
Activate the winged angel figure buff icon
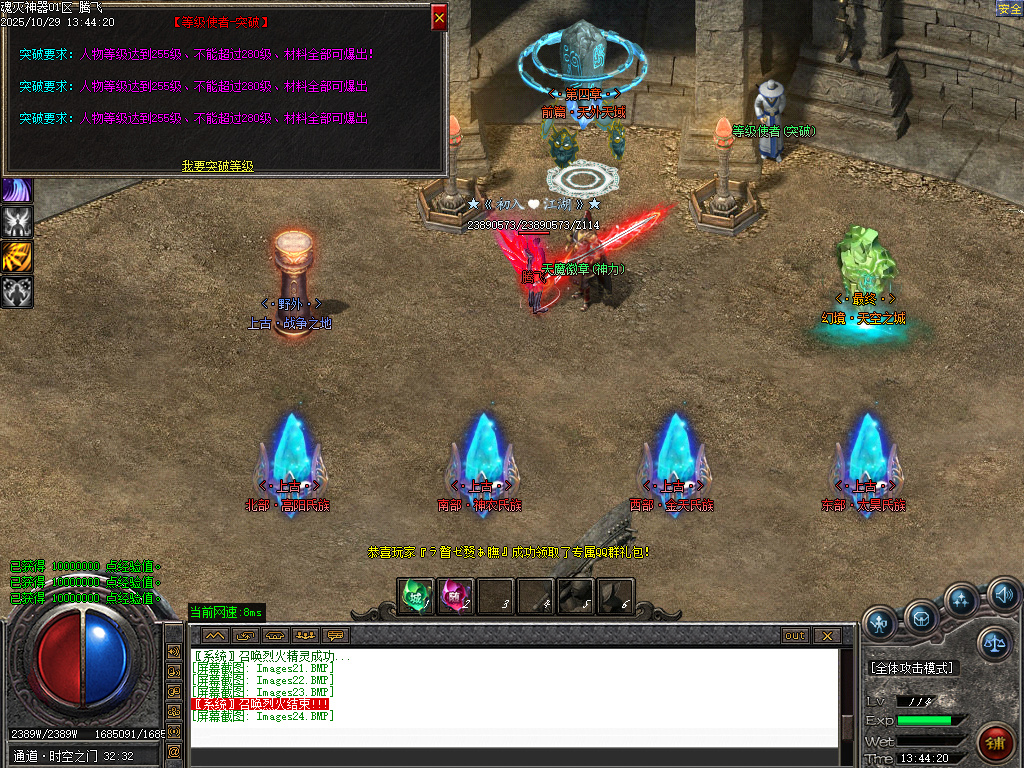[17, 221]
